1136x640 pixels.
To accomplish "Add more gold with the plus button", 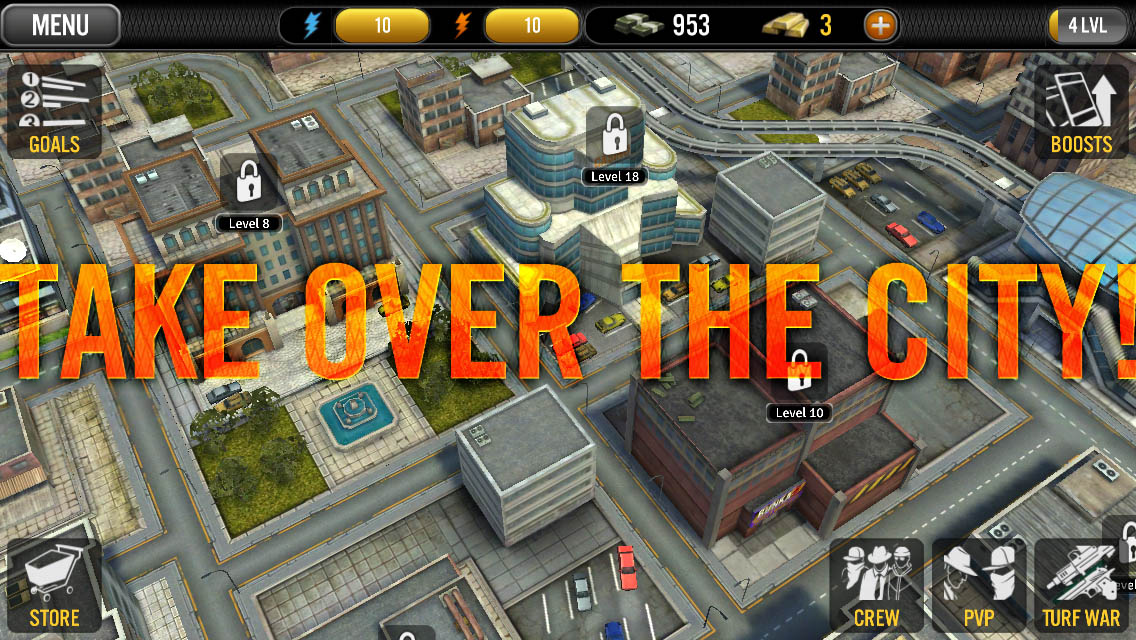I will coord(881,26).
